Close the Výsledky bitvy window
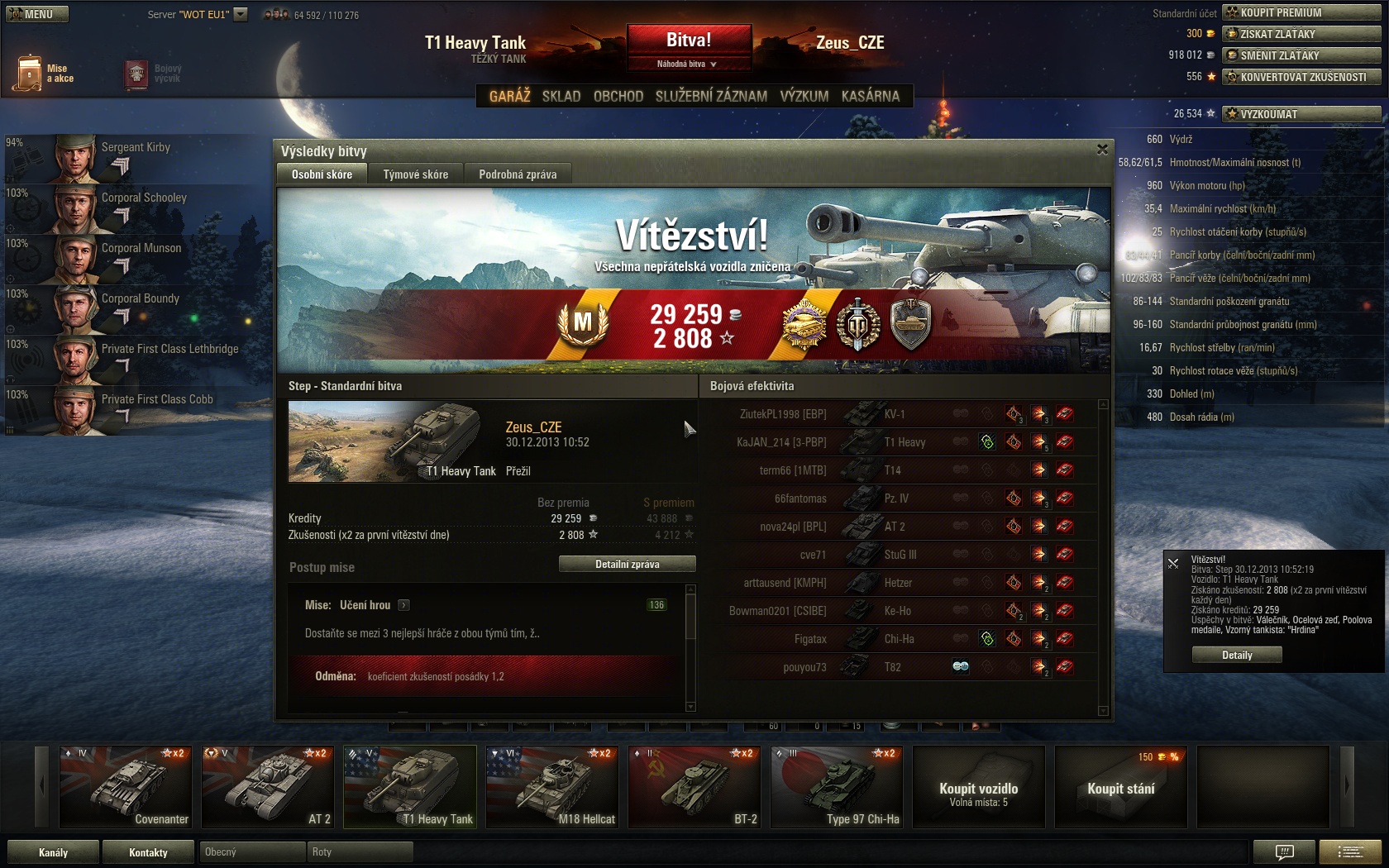 tap(1102, 150)
